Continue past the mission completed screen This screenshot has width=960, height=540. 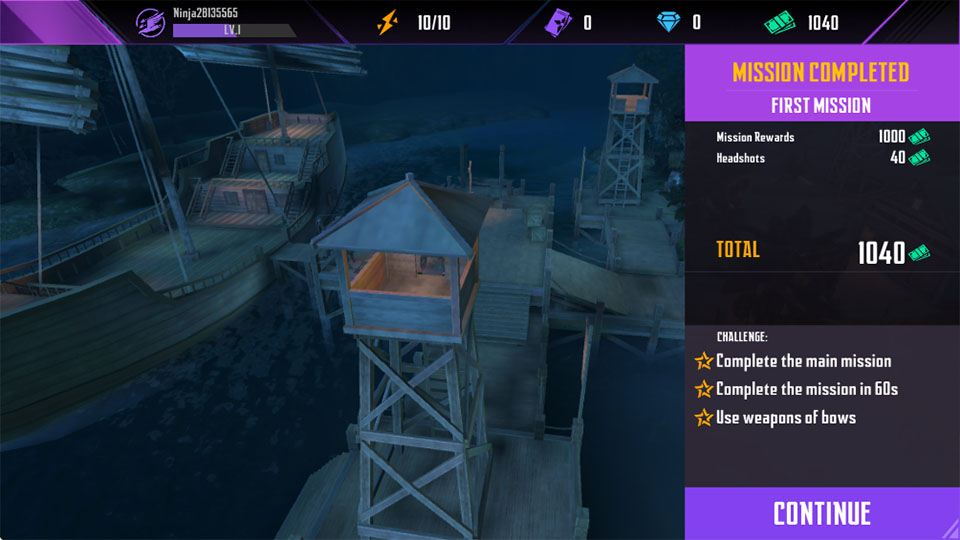click(x=822, y=513)
